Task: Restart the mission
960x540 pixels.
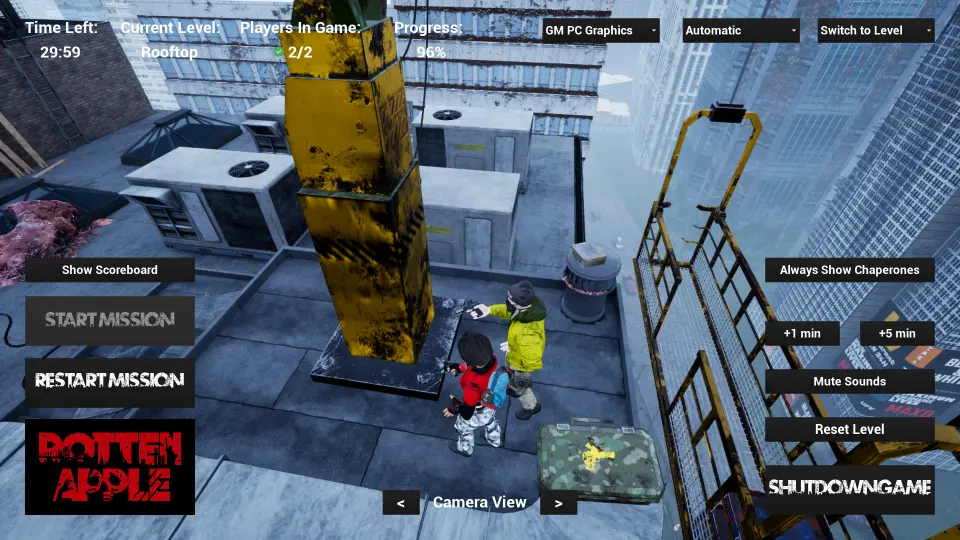Action: (x=110, y=381)
